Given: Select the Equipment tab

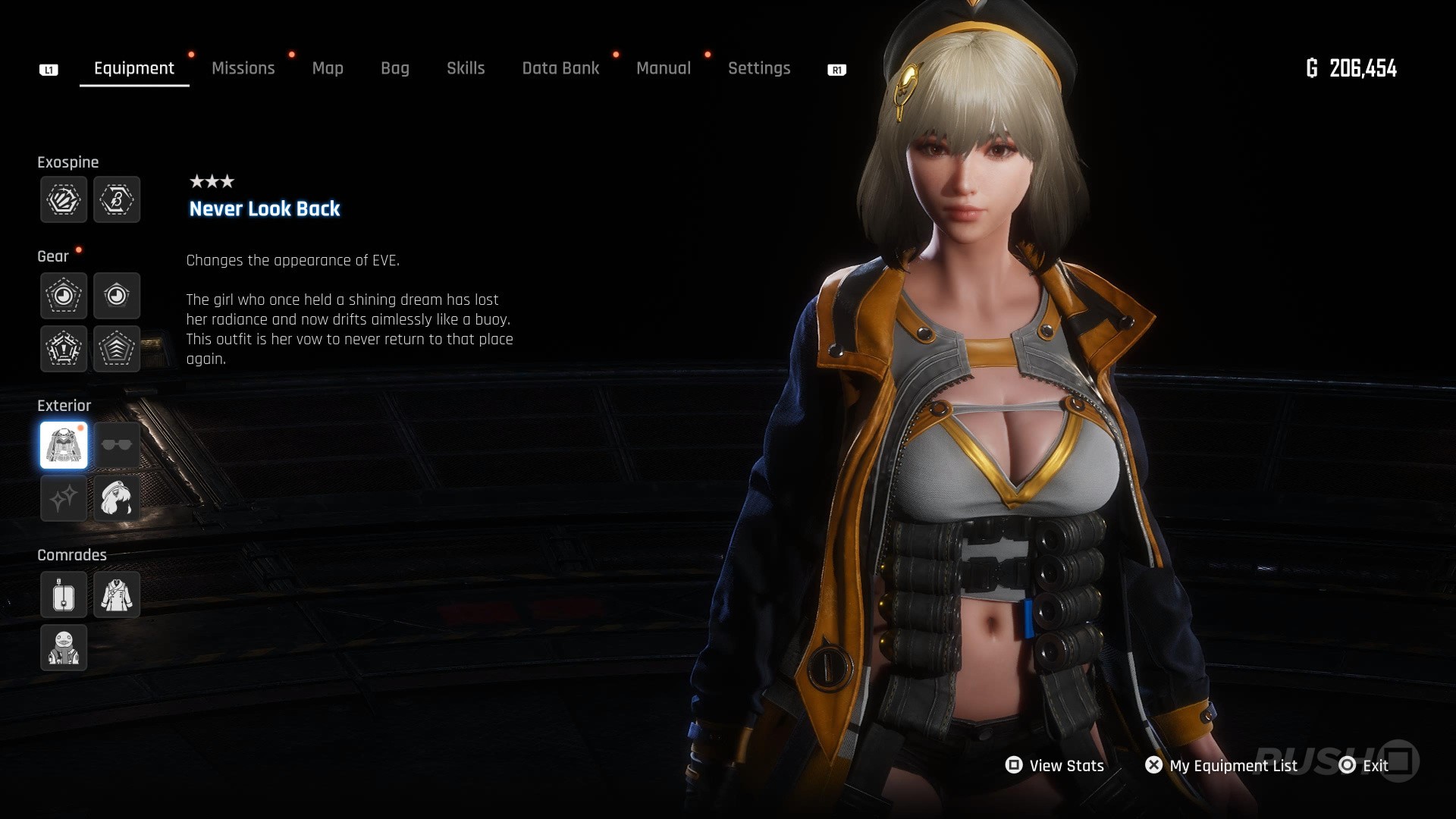Looking at the screenshot, I should pos(134,68).
